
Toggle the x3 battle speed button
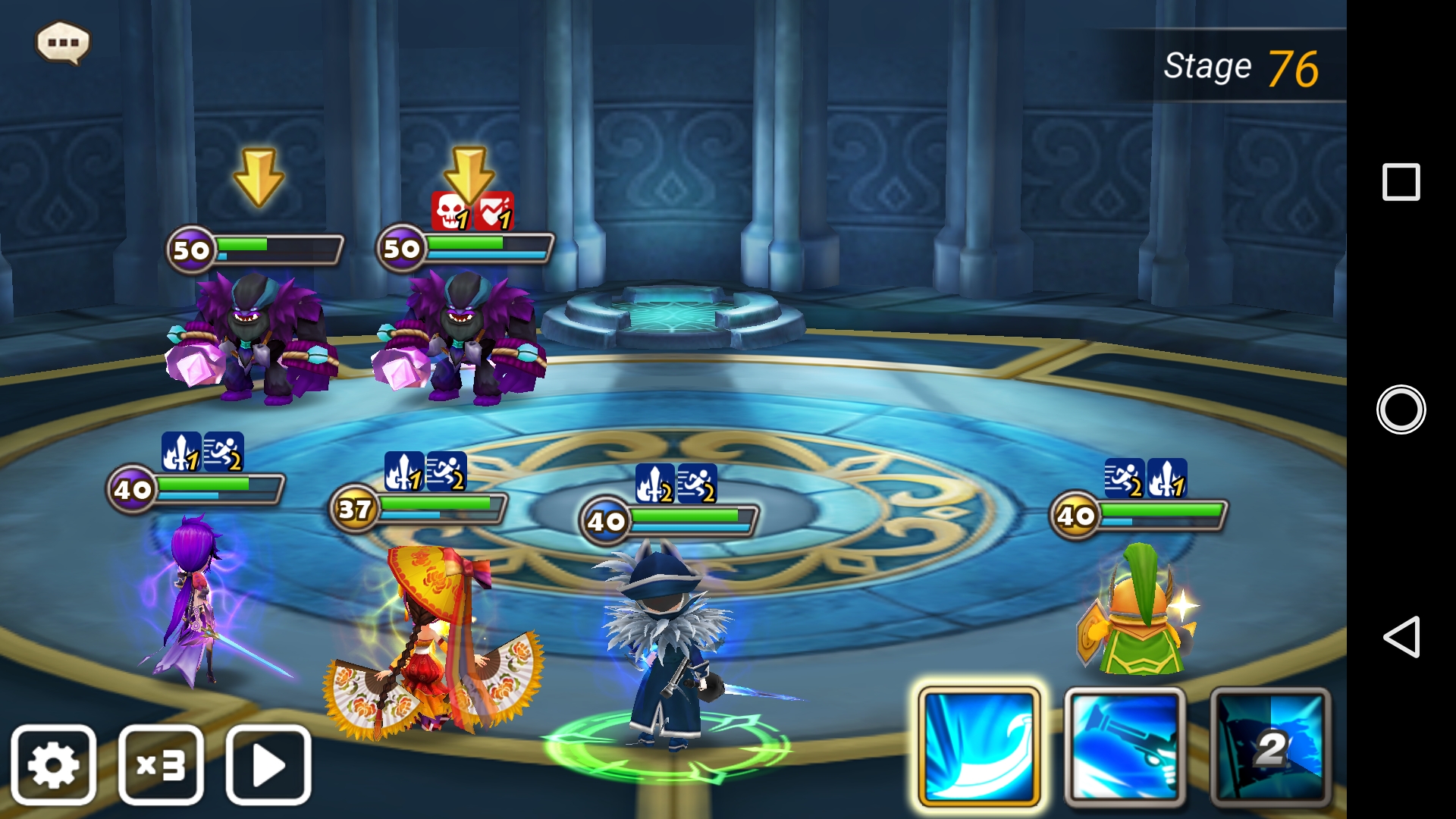(x=161, y=764)
